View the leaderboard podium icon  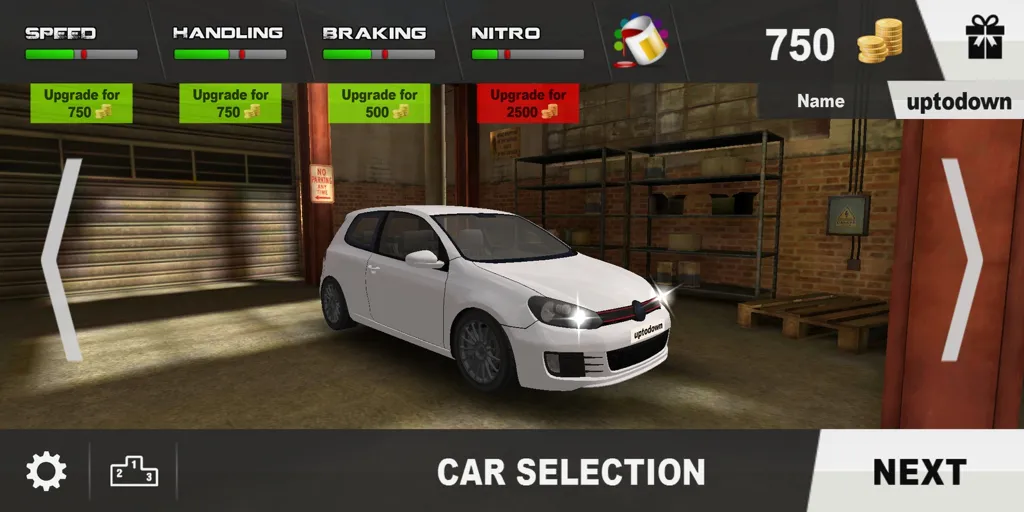pyautogui.click(x=134, y=471)
